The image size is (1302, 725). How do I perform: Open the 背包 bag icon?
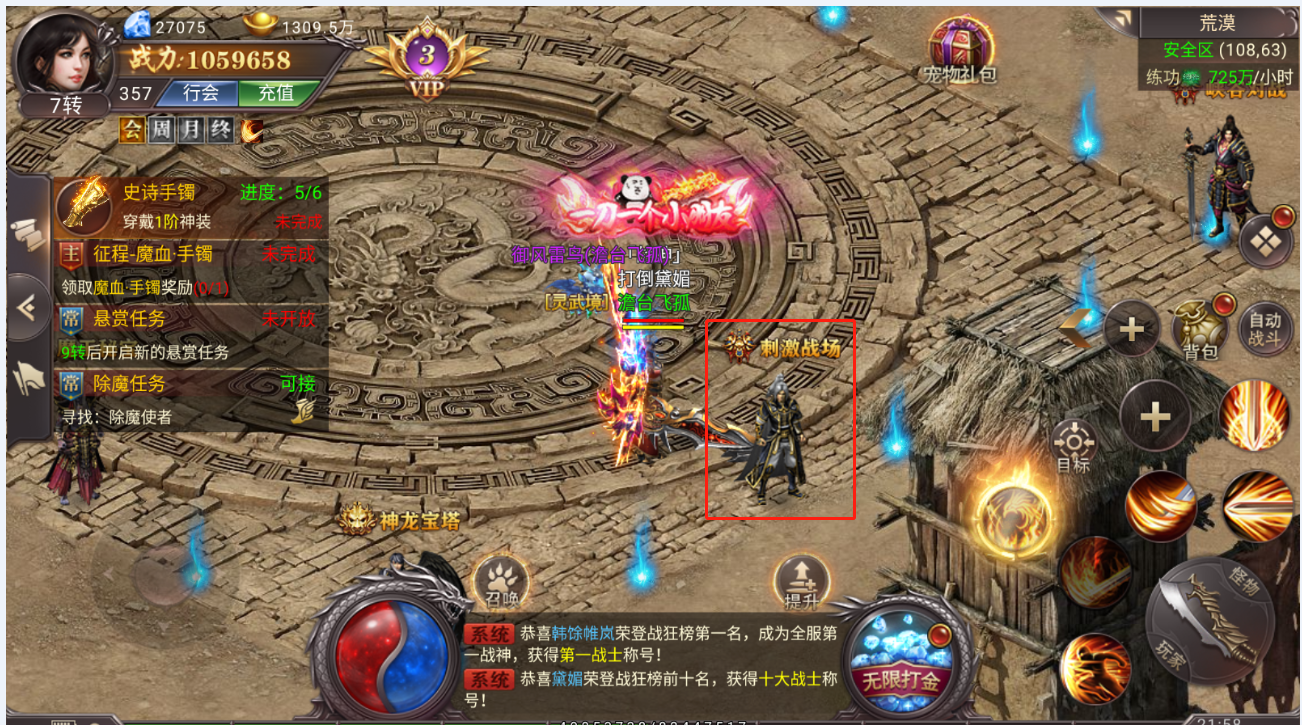(x=1200, y=330)
